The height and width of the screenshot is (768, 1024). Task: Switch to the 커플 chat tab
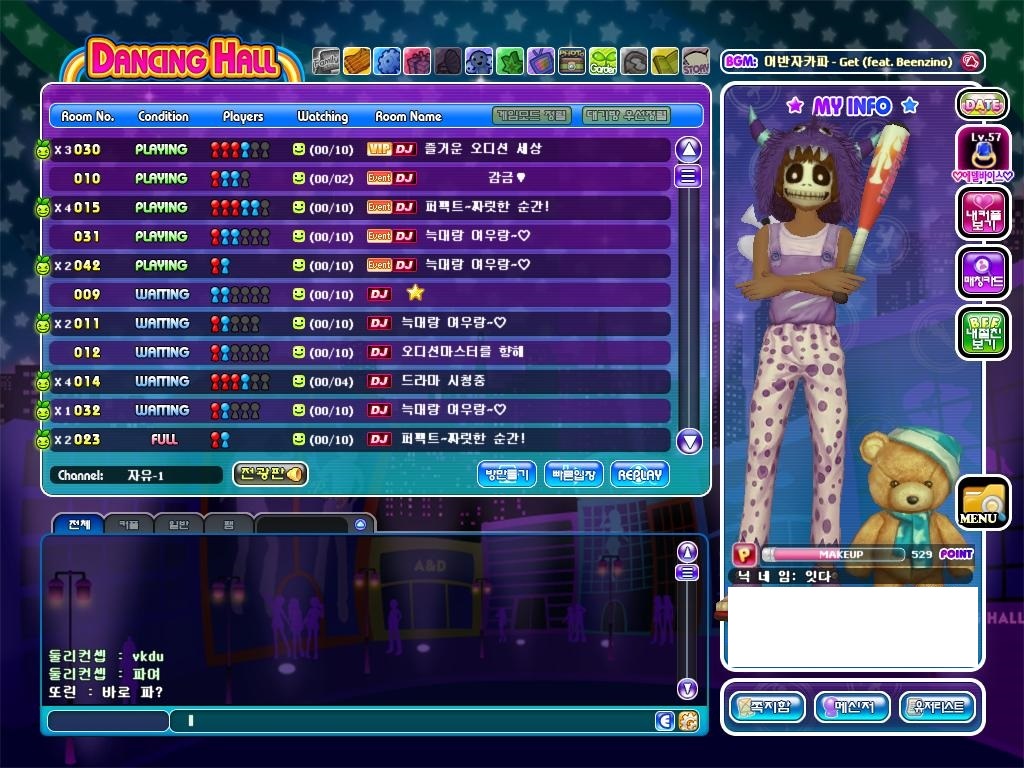click(x=128, y=524)
